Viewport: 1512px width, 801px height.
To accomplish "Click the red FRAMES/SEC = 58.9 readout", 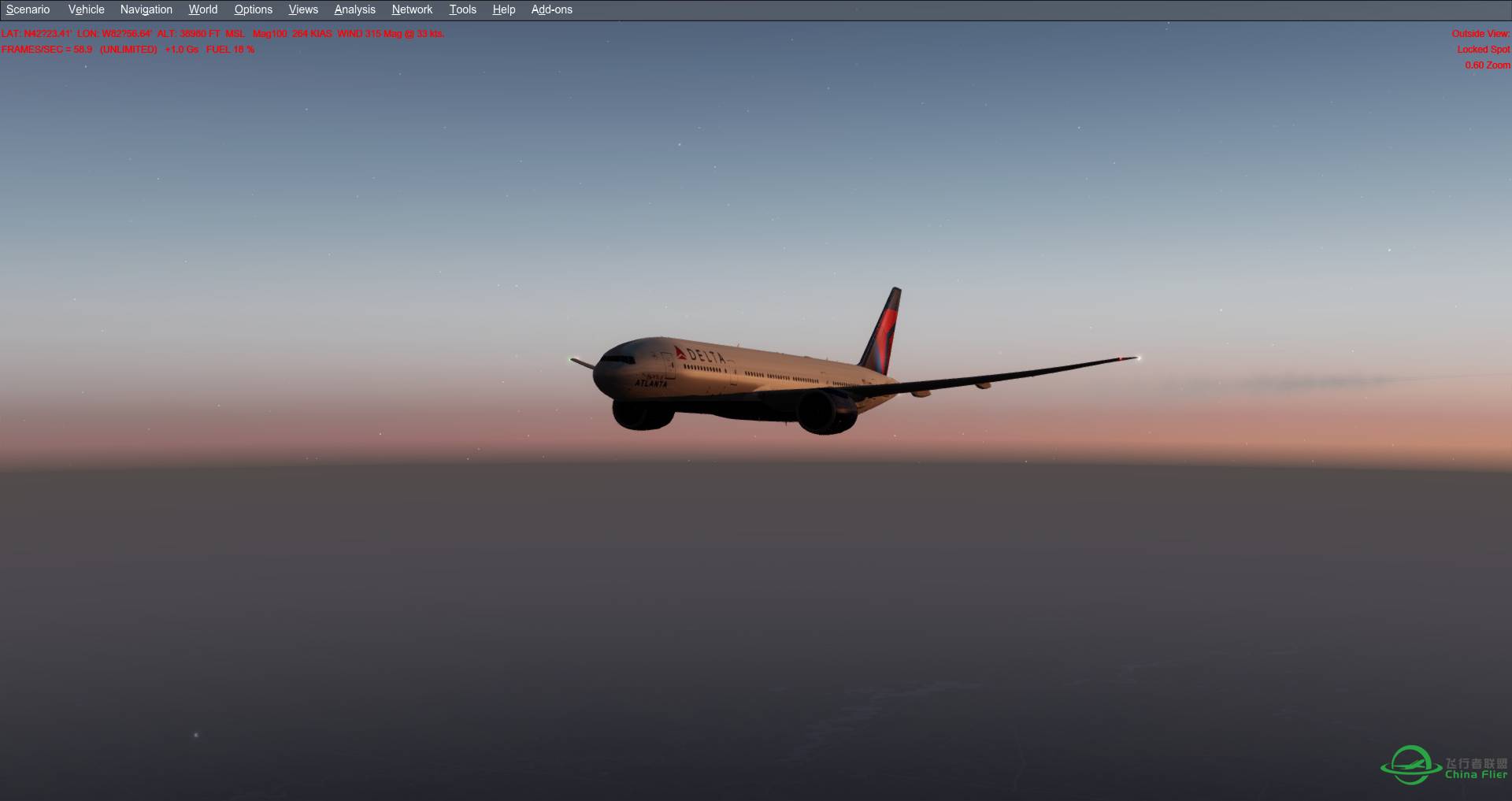I will (x=45, y=49).
